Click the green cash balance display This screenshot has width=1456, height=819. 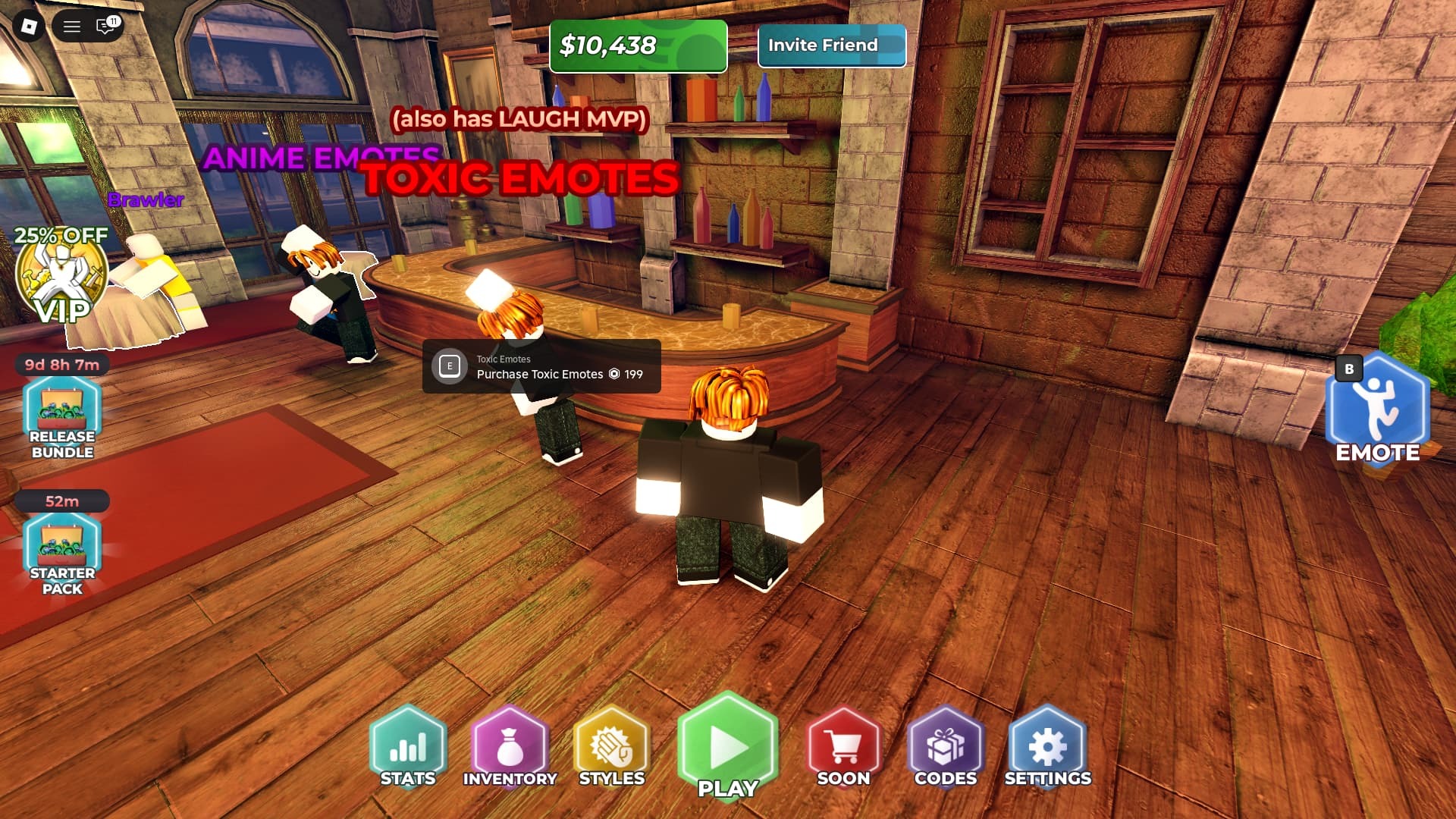(638, 46)
